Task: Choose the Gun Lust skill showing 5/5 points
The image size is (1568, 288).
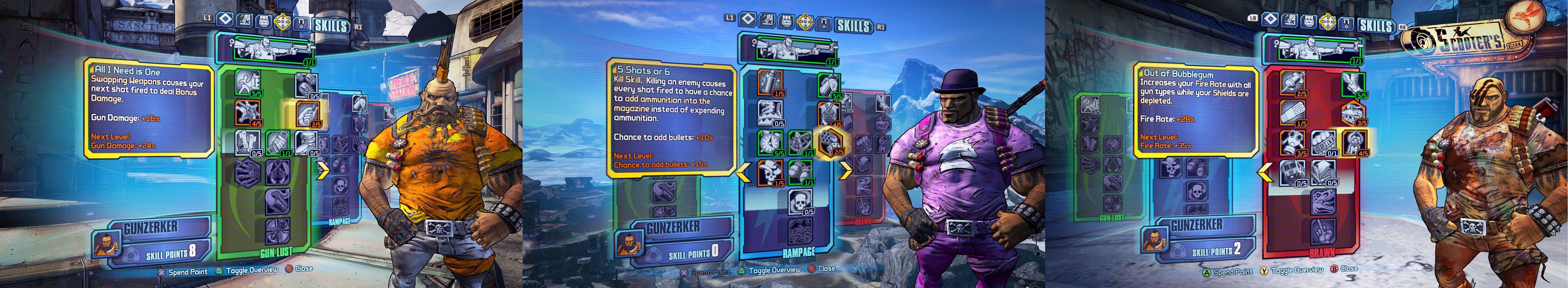Action: pos(247,83)
